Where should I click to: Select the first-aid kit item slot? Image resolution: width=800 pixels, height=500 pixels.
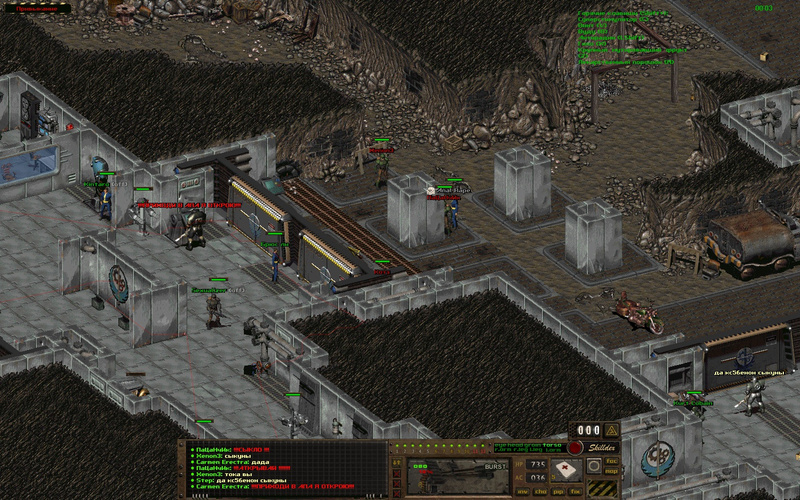(x=566, y=468)
